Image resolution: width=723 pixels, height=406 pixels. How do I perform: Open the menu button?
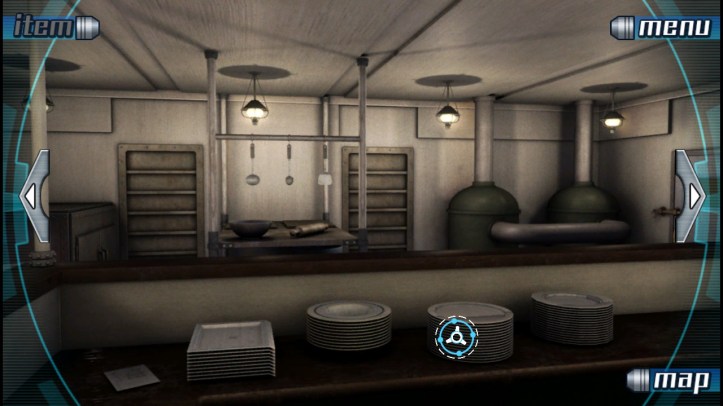pyautogui.click(x=665, y=27)
